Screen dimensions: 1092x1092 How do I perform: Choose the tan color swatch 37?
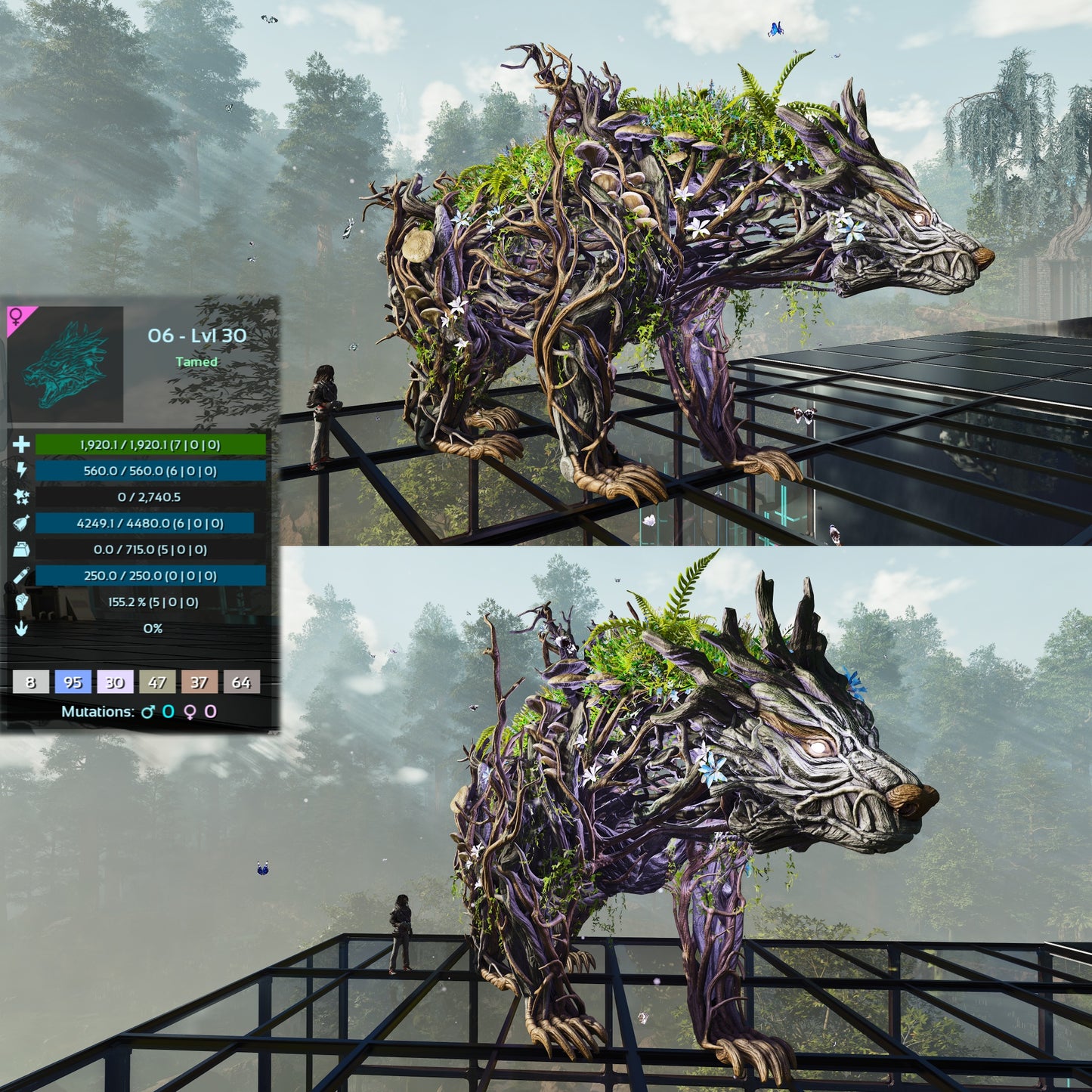(199, 682)
